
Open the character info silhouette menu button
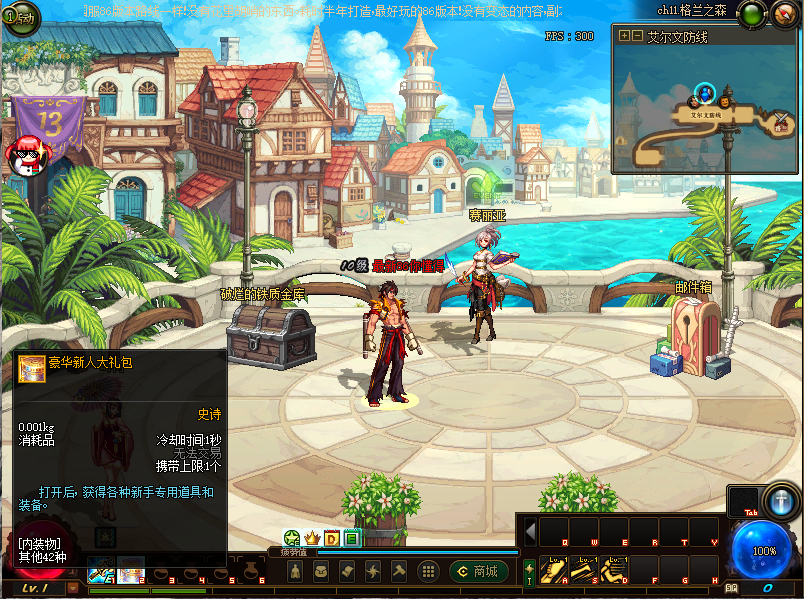pos(296,571)
